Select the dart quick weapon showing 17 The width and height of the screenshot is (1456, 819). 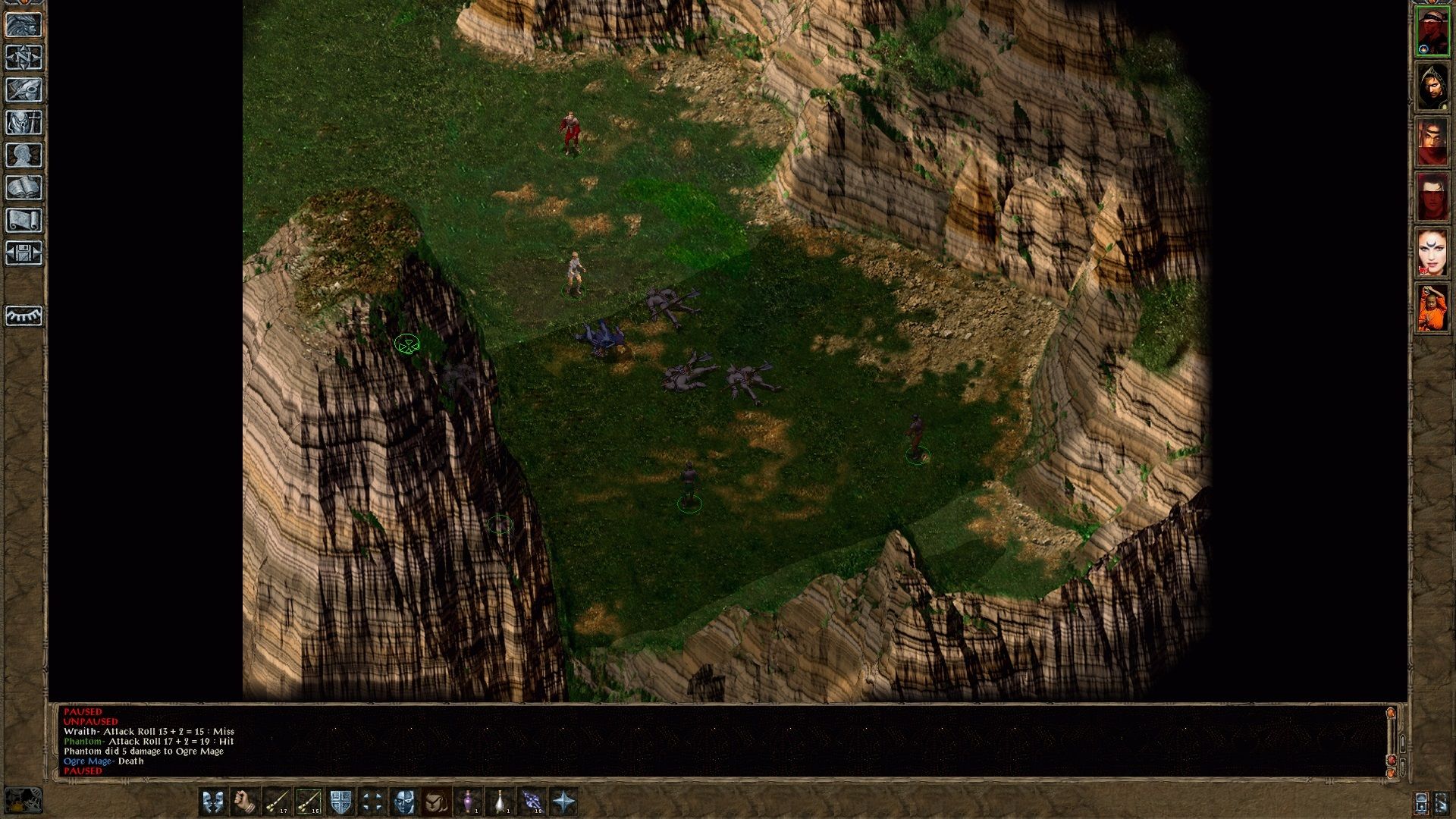click(x=276, y=800)
